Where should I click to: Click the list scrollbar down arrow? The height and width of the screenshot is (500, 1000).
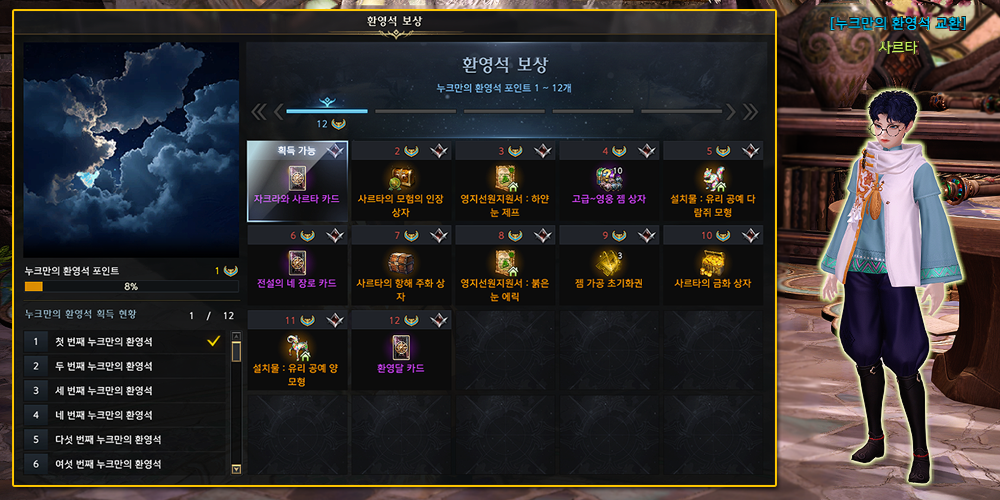236,468
